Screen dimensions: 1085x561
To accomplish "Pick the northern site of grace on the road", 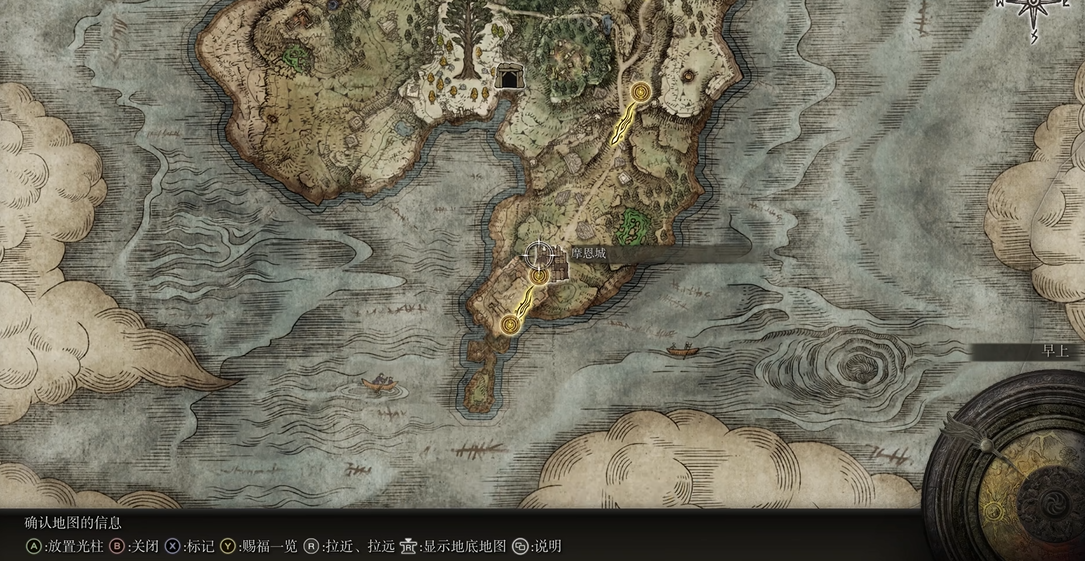I will [x=640, y=93].
